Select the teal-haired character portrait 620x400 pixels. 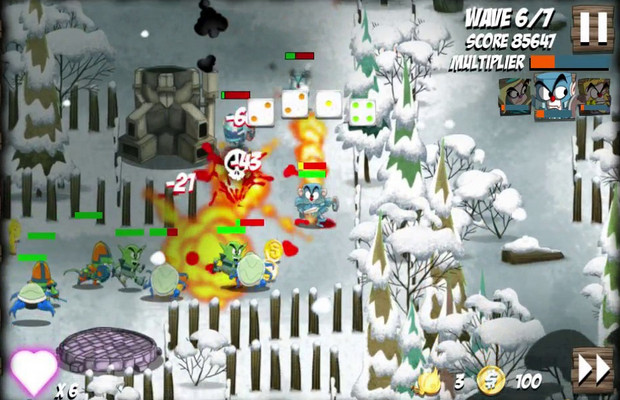514,96
